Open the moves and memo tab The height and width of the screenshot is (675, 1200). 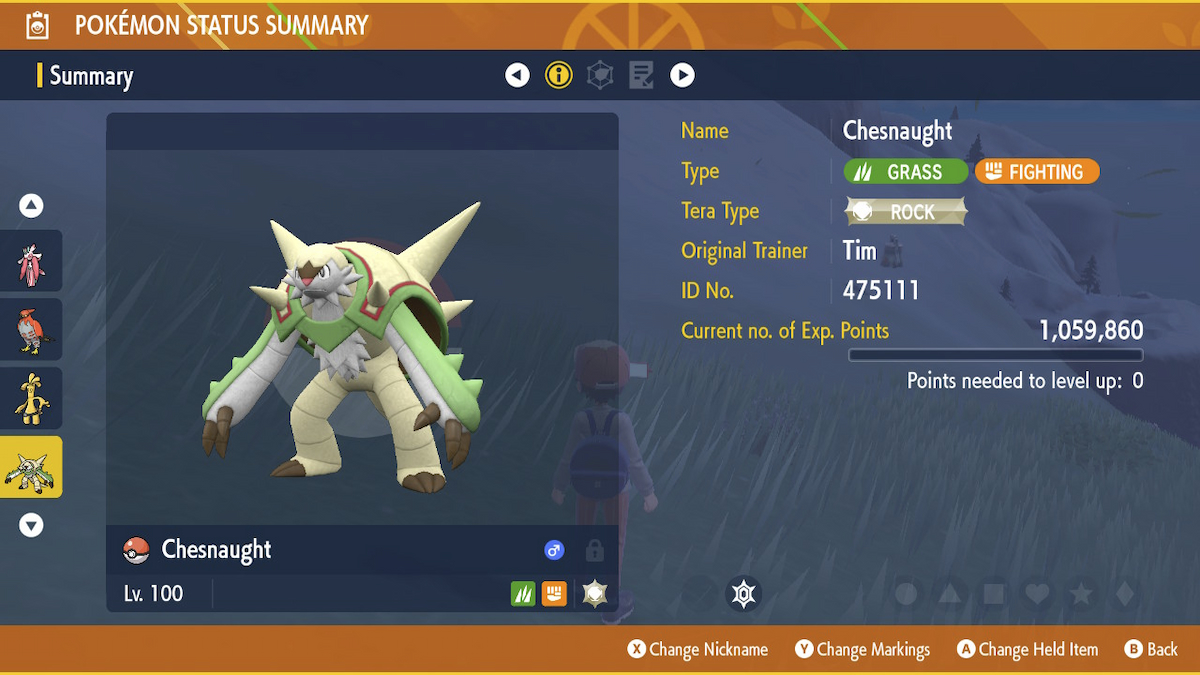coord(641,75)
